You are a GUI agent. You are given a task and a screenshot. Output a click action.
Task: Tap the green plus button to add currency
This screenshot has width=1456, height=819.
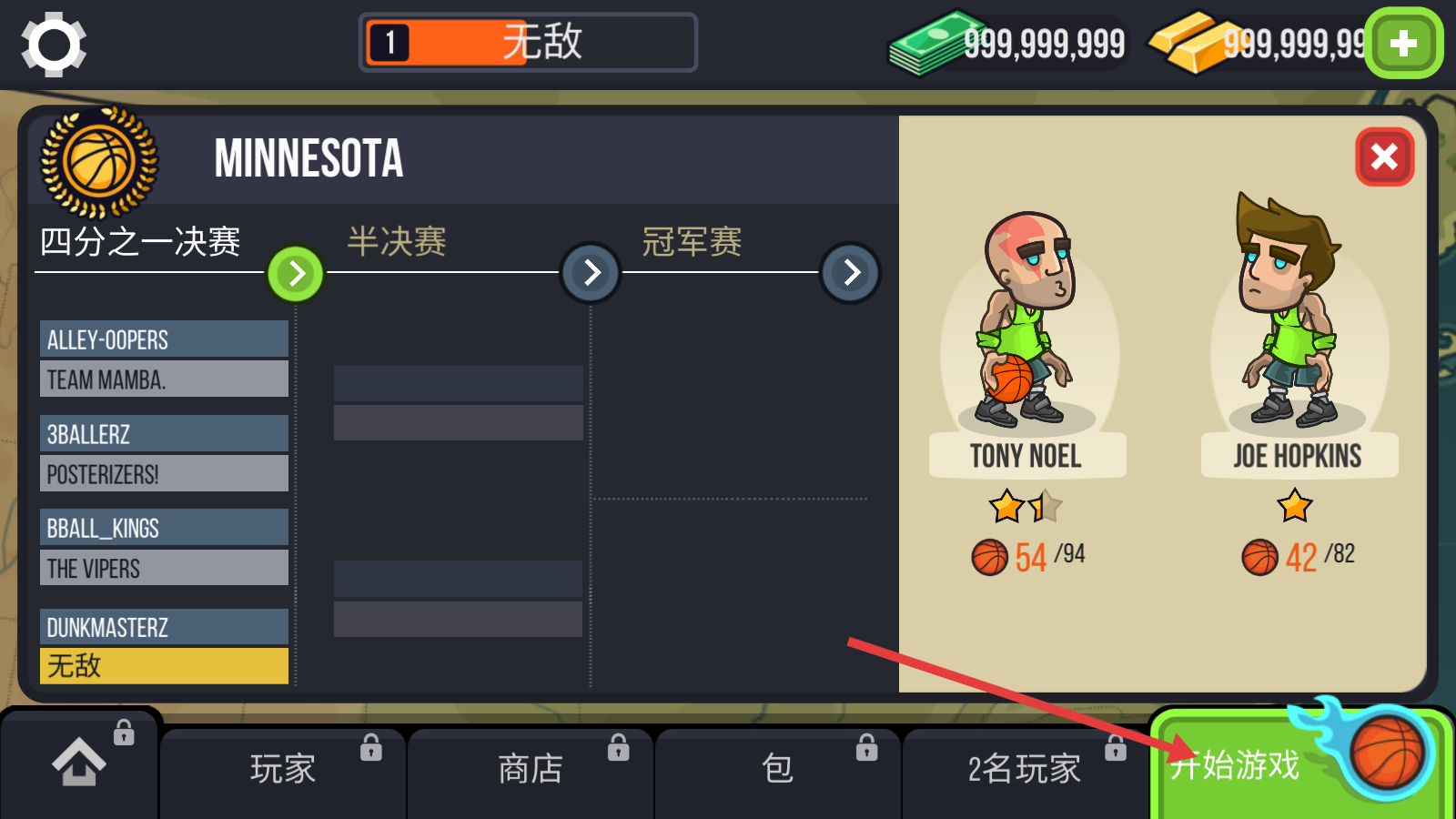tap(1403, 44)
